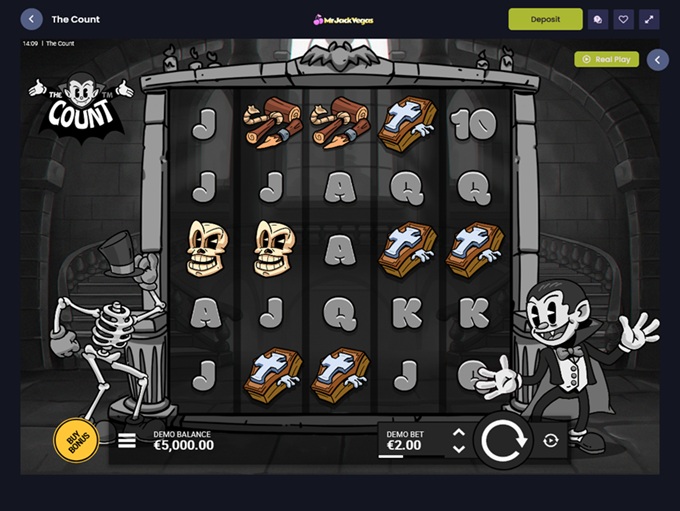Spin the reels with the circular arrow button

pos(502,440)
